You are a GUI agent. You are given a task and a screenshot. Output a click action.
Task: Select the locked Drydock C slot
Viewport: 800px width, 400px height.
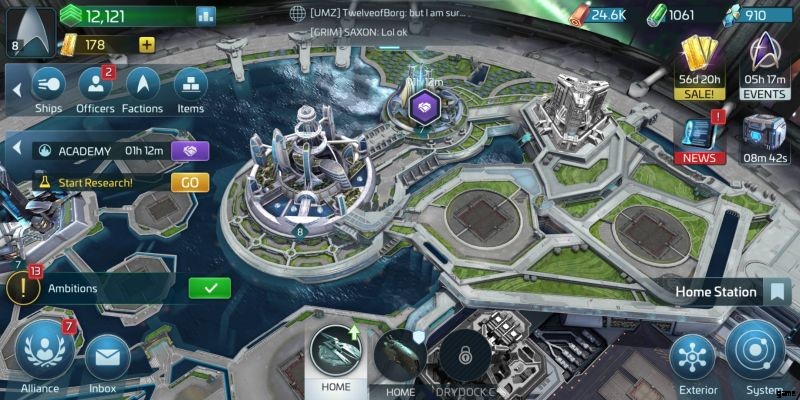click(463, 355)
